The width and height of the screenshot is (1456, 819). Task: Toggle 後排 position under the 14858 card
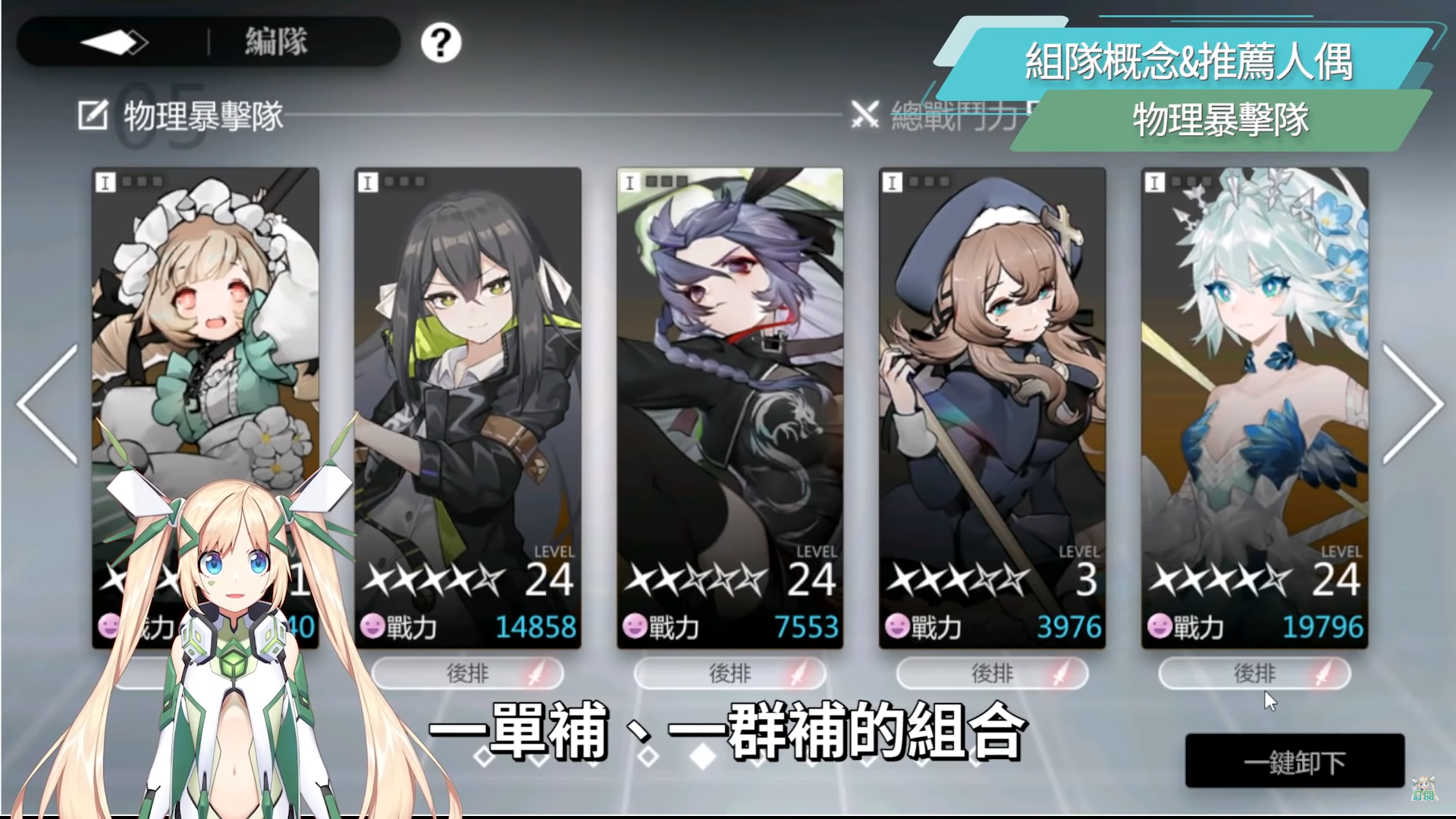[x=467, y=673]
